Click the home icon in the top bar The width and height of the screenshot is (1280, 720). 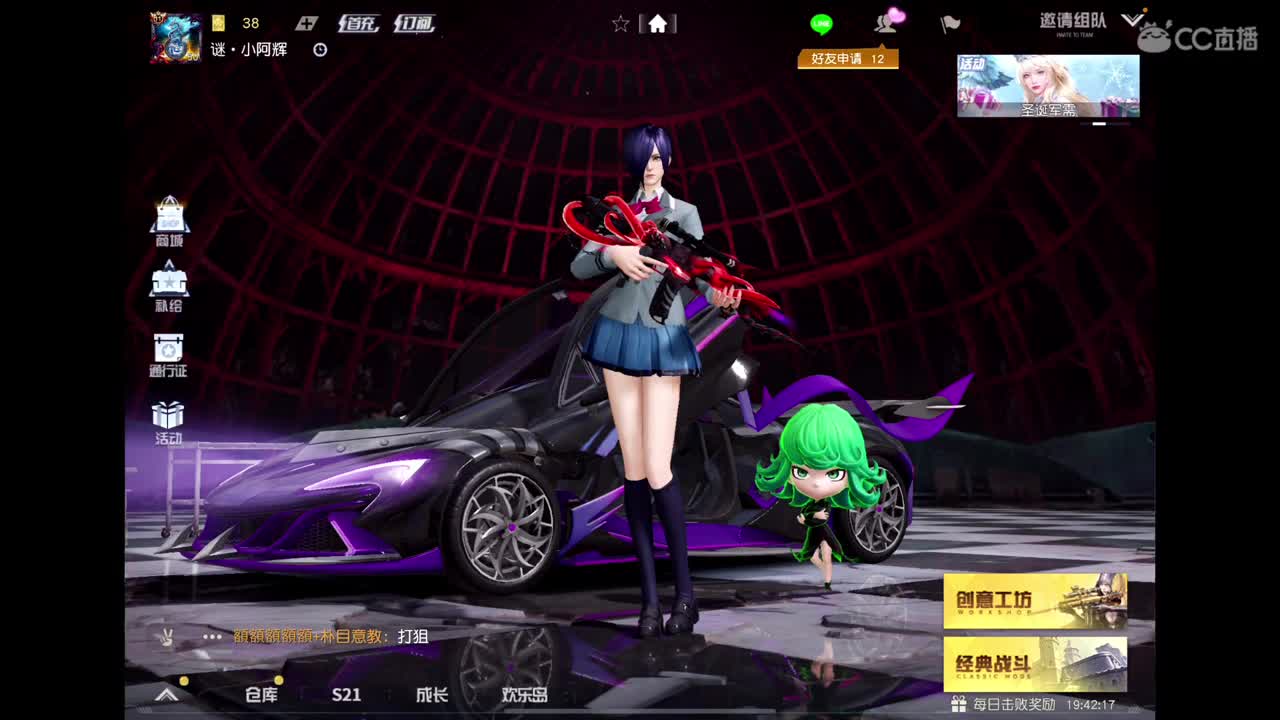(658, 23)
